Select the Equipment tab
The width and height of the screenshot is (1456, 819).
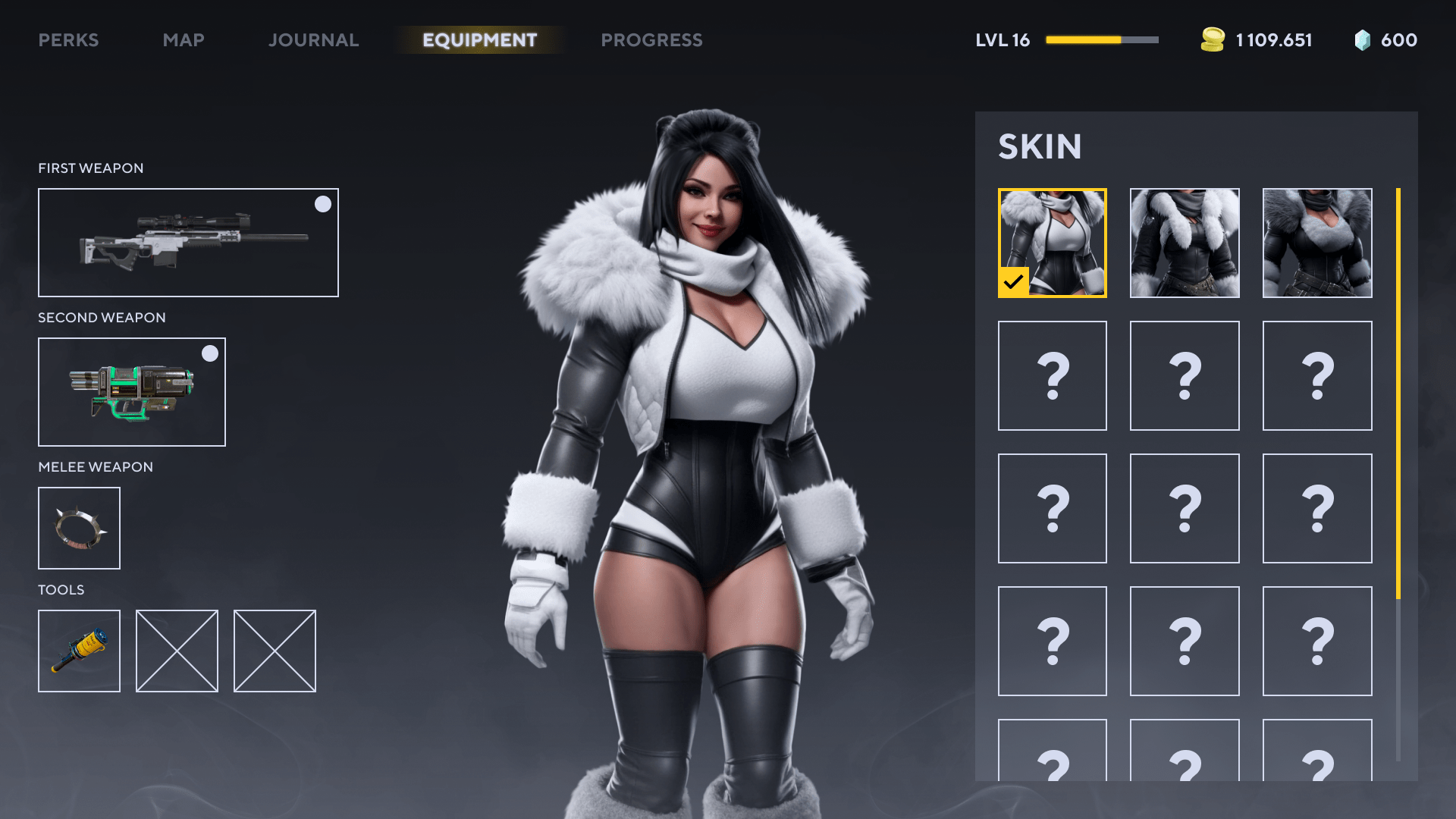pyautogui.click(x=479, y=40)
